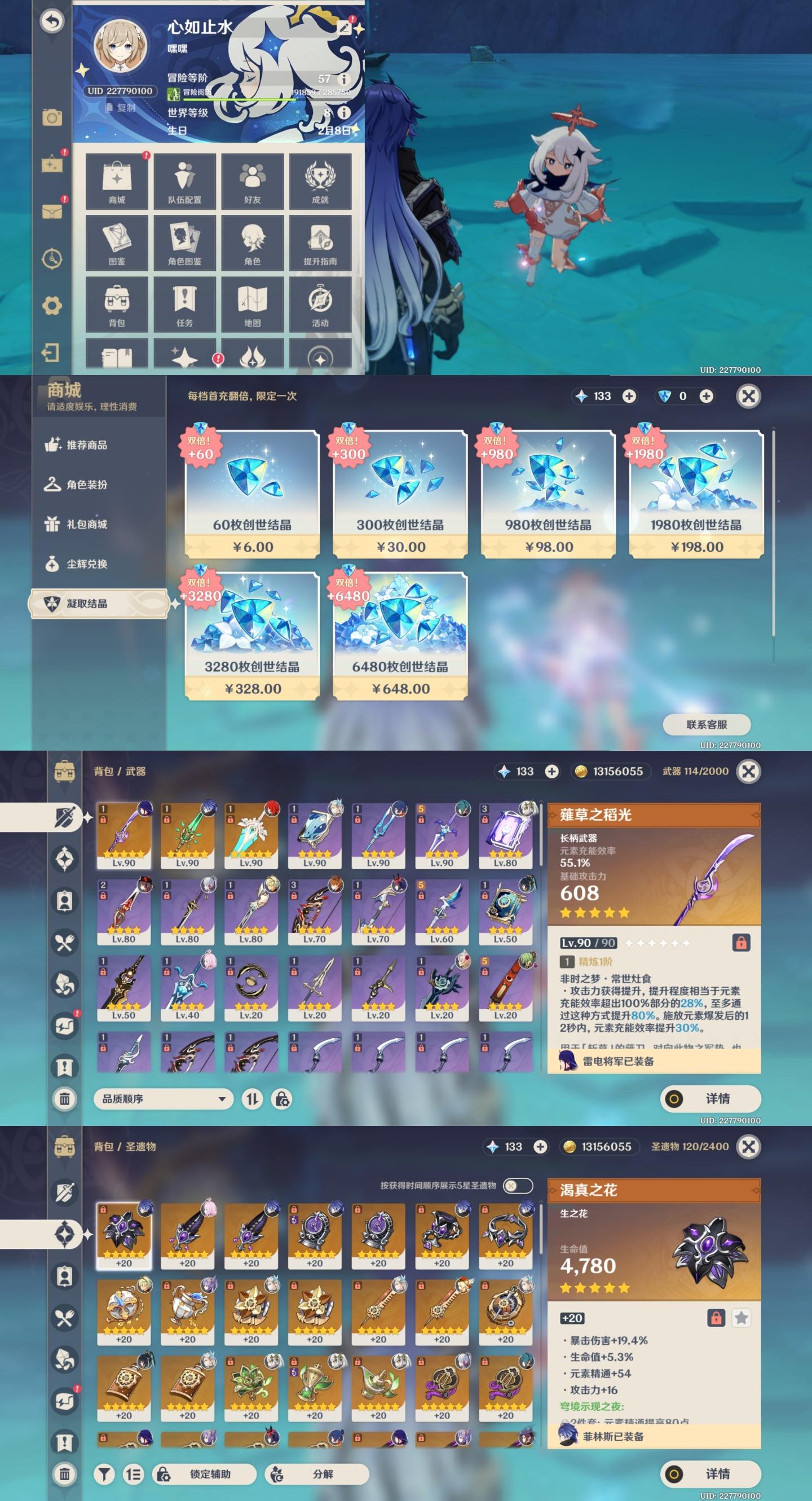Open the 商城 shop tile

click(117, 181)
